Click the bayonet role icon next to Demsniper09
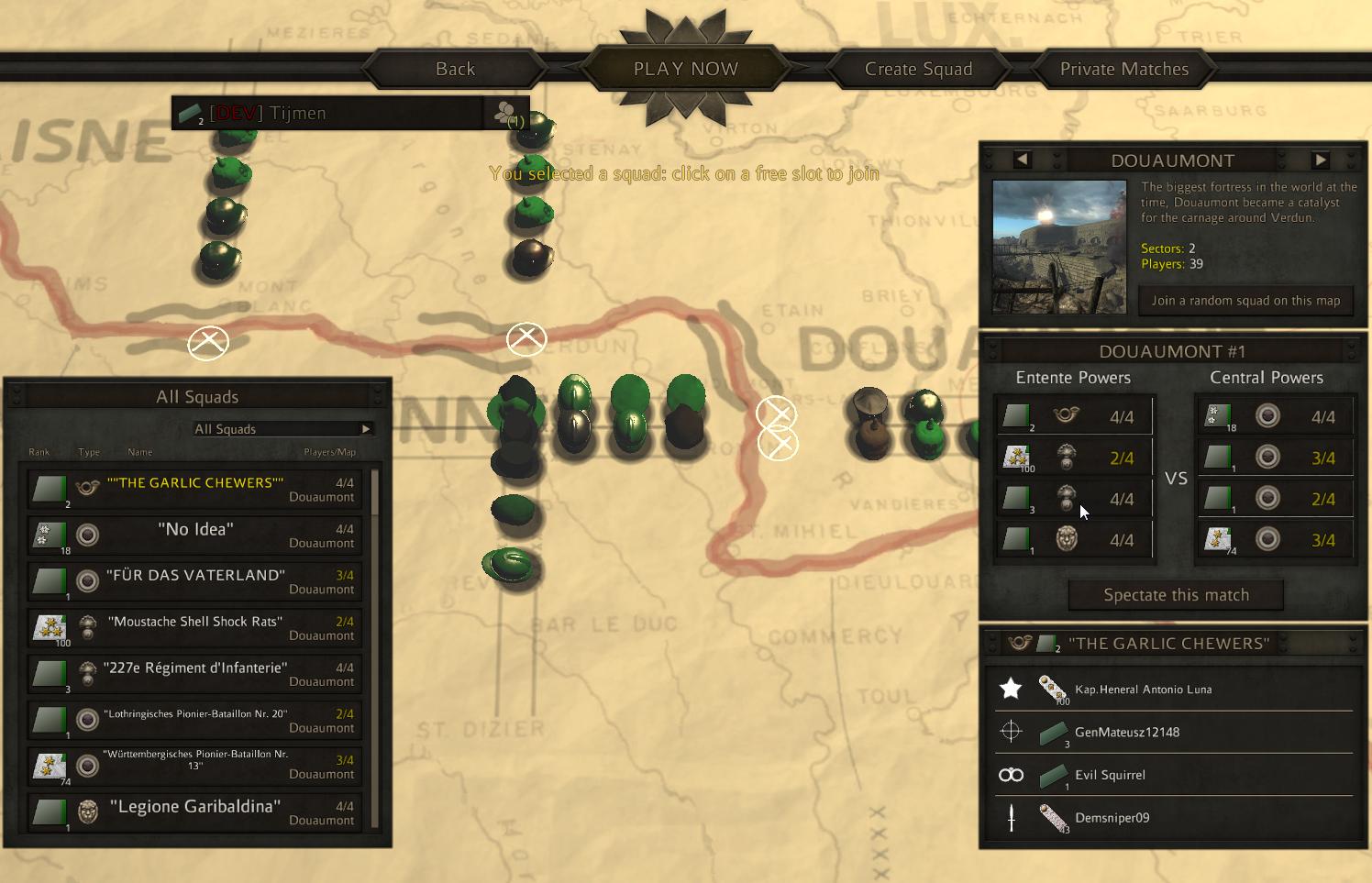Viewport: 1372px width, 883px height. pos(1010,816)
